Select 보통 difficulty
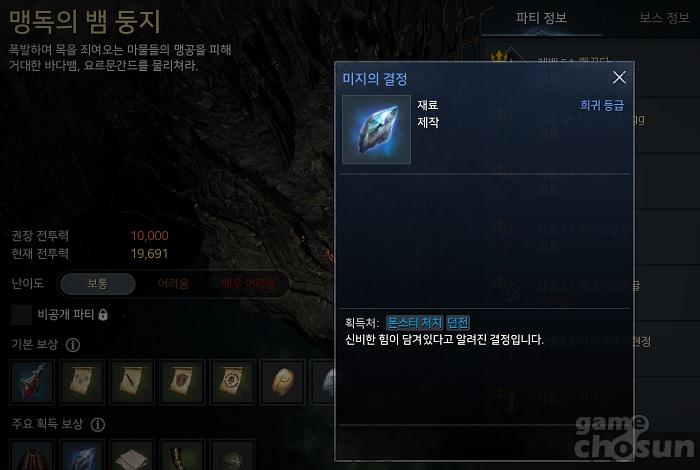Viewport: 700px width, 470px height. pos(97,284)
